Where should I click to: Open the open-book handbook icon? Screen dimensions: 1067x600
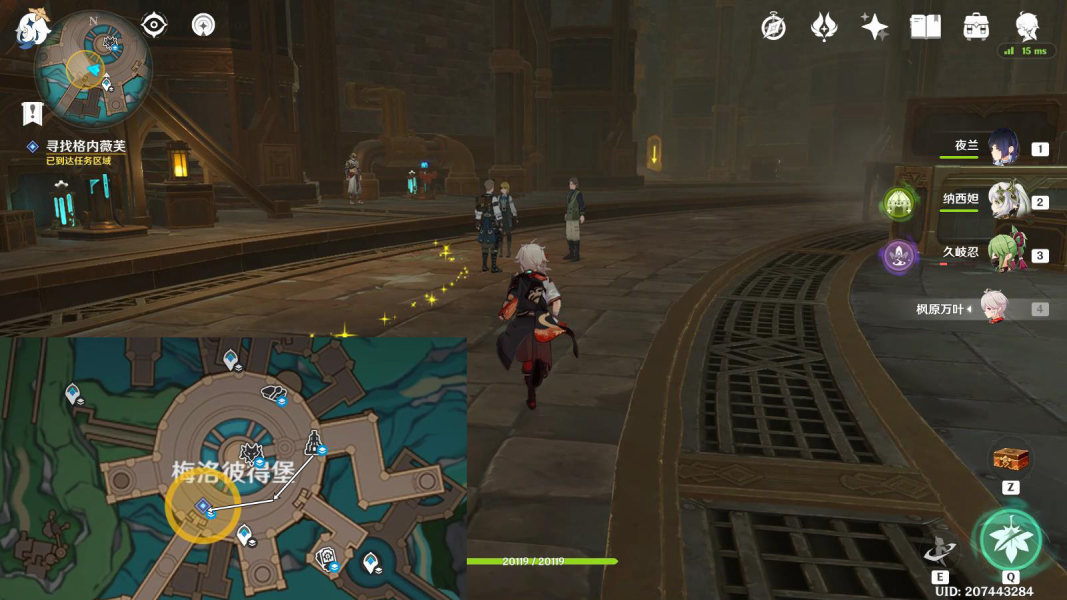pyautogui.click(x=926, y=27)
